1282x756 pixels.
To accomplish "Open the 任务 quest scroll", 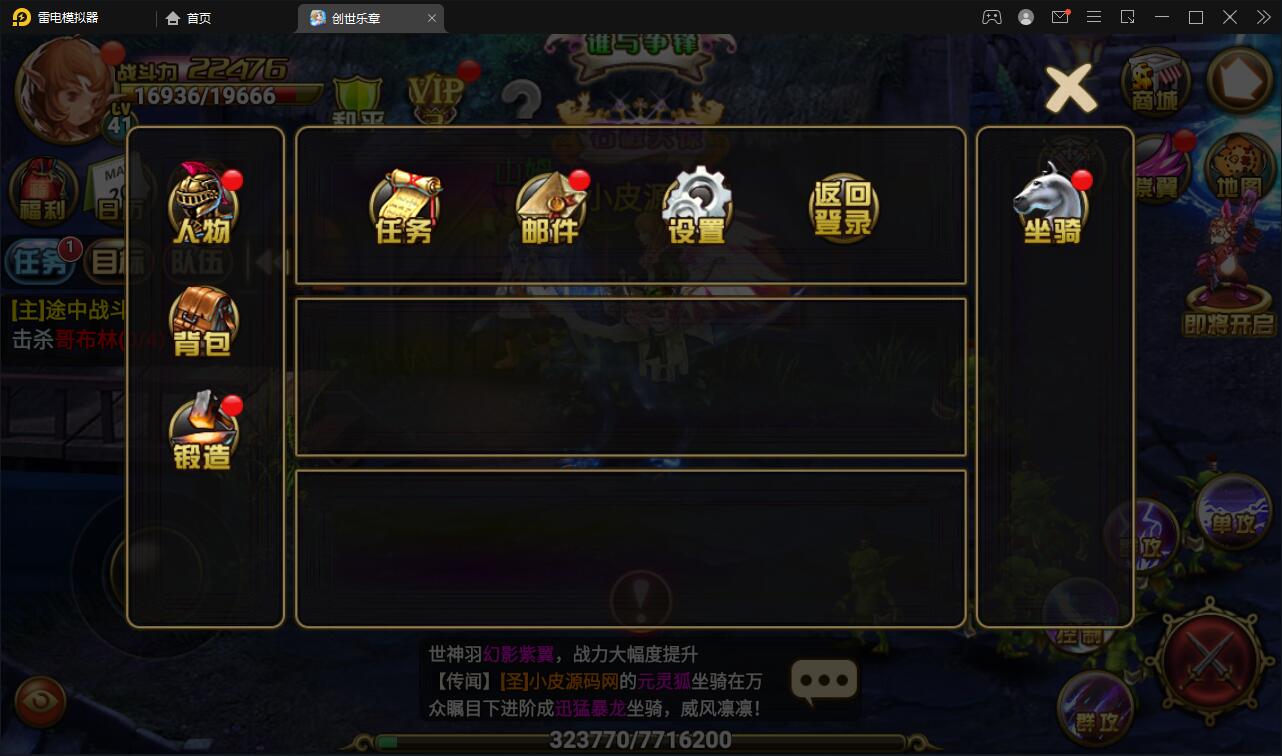I will click(x=405, y=205).
